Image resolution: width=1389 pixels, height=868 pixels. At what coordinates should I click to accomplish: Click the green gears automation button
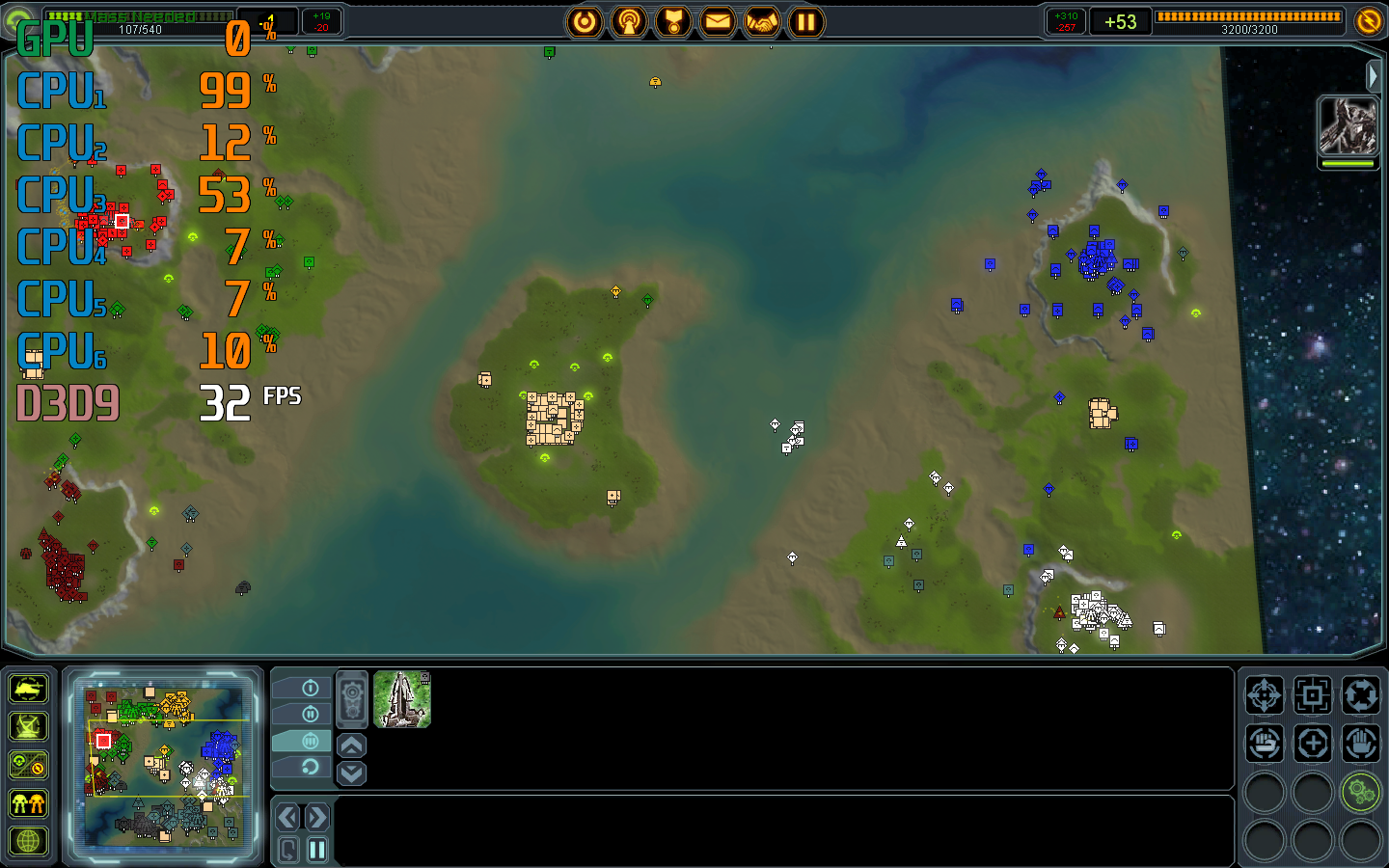click(1360, 793)
